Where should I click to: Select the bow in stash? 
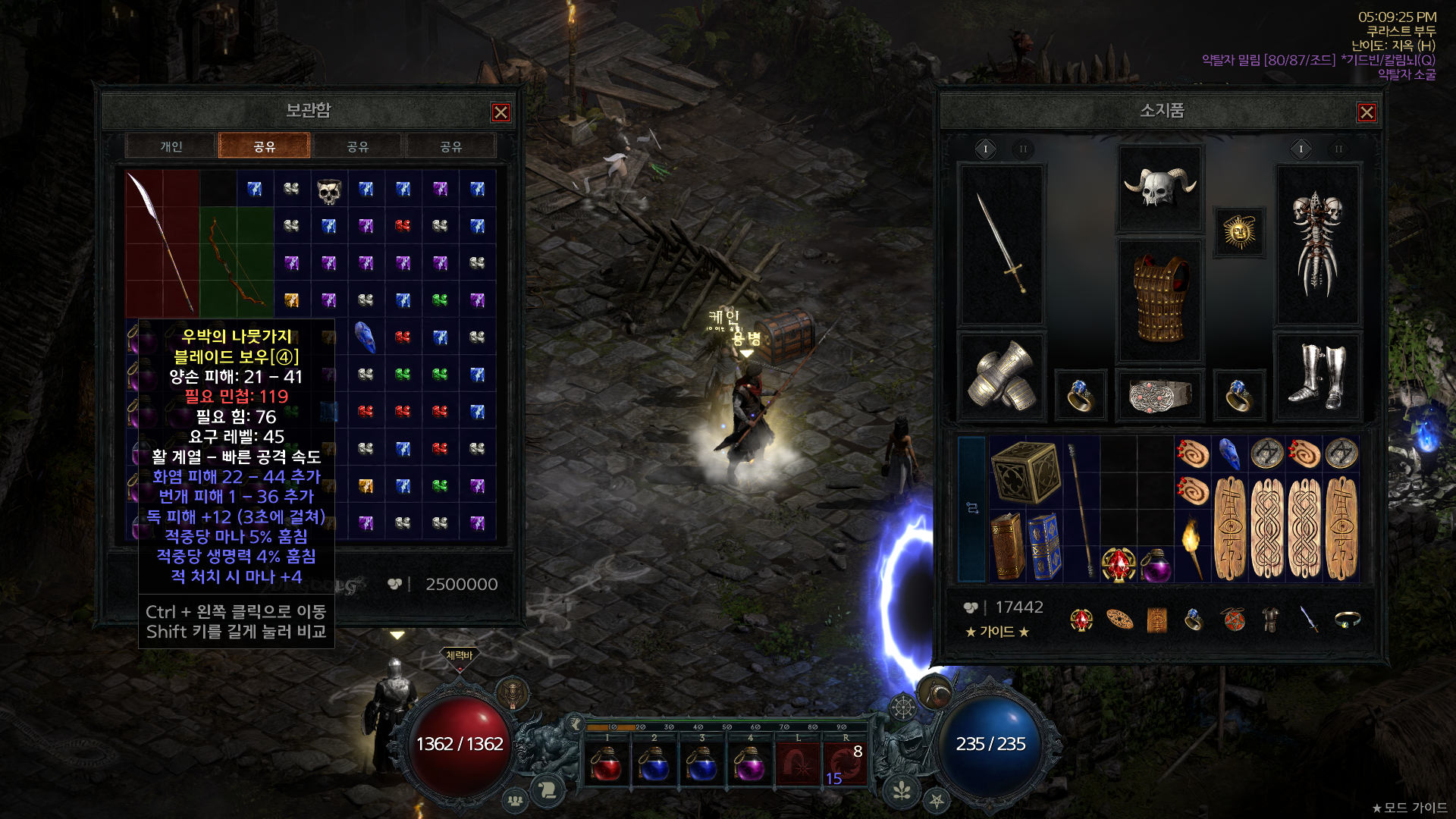[236, 262]
